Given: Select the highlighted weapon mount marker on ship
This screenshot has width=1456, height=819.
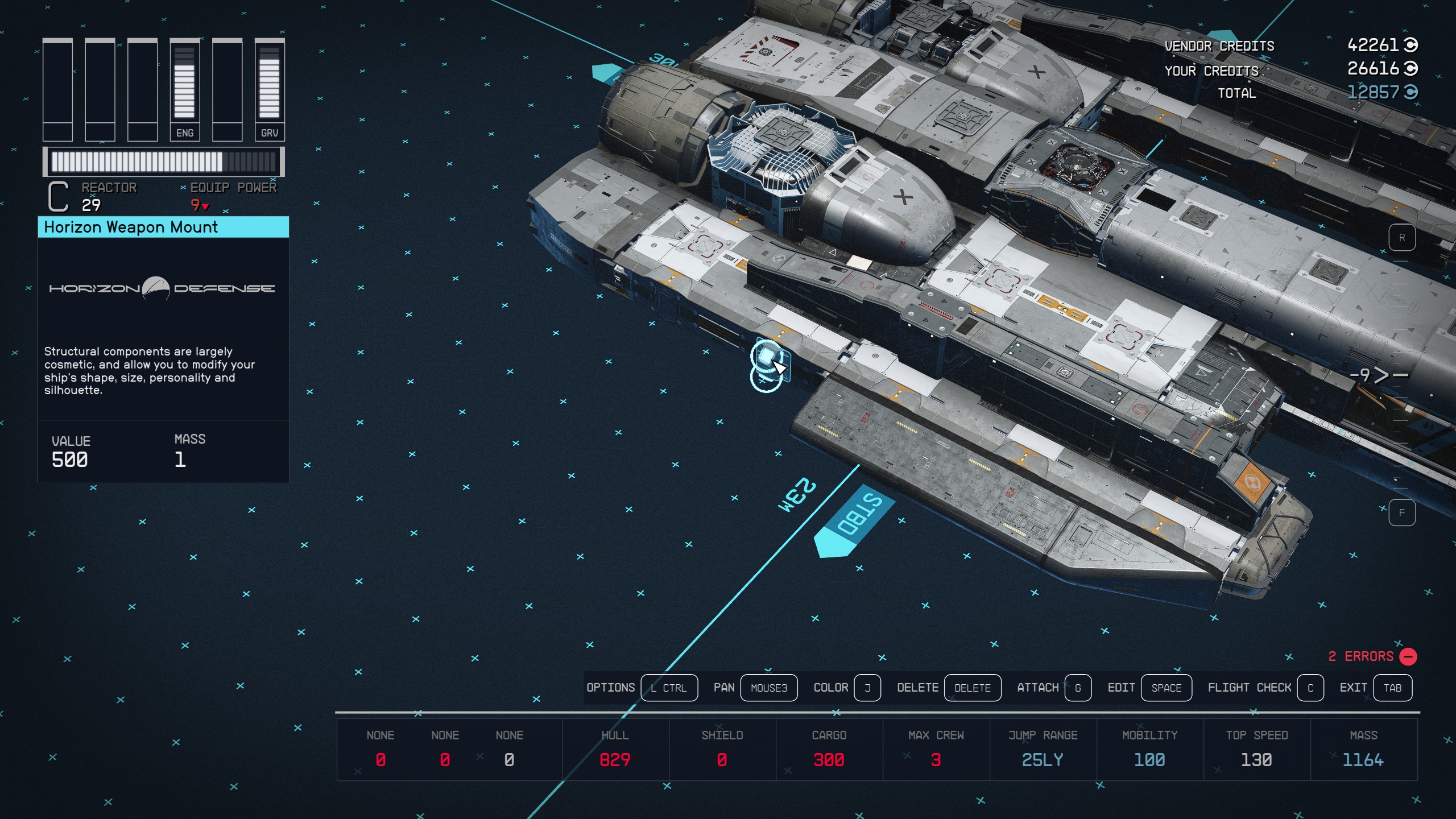Looking at the screenshot, I should pyautogui.click(x=767, y=358).
